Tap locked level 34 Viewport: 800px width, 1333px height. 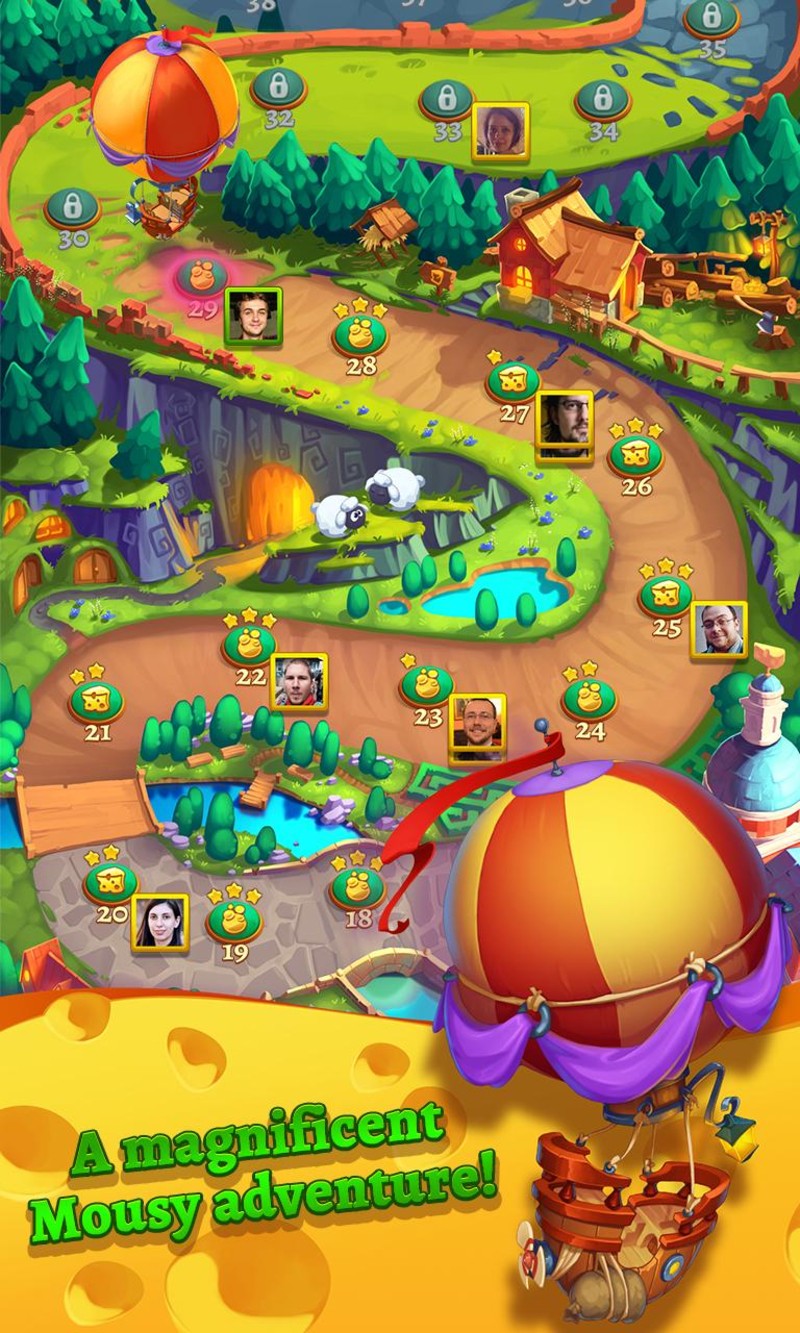point(602,100)
